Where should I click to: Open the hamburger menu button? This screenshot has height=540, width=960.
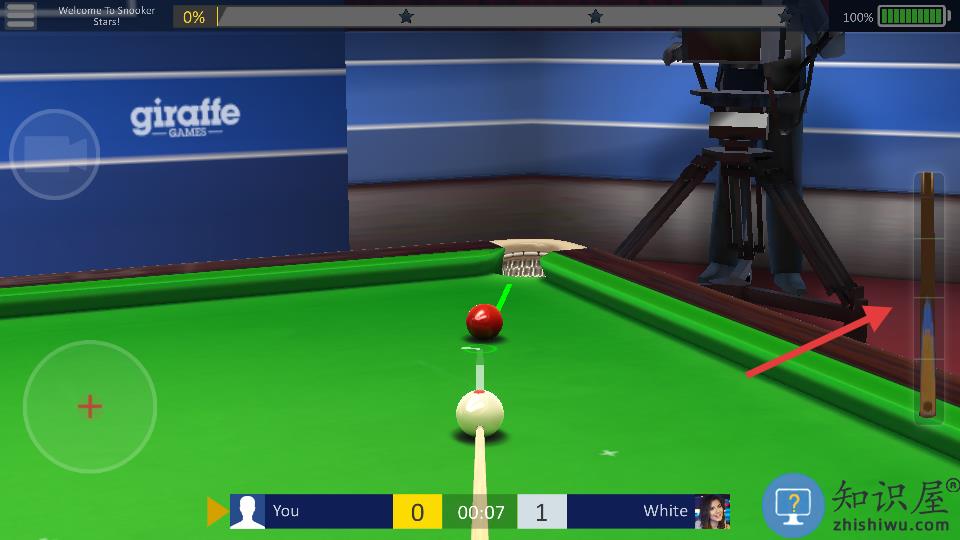[x=20, y=15]
